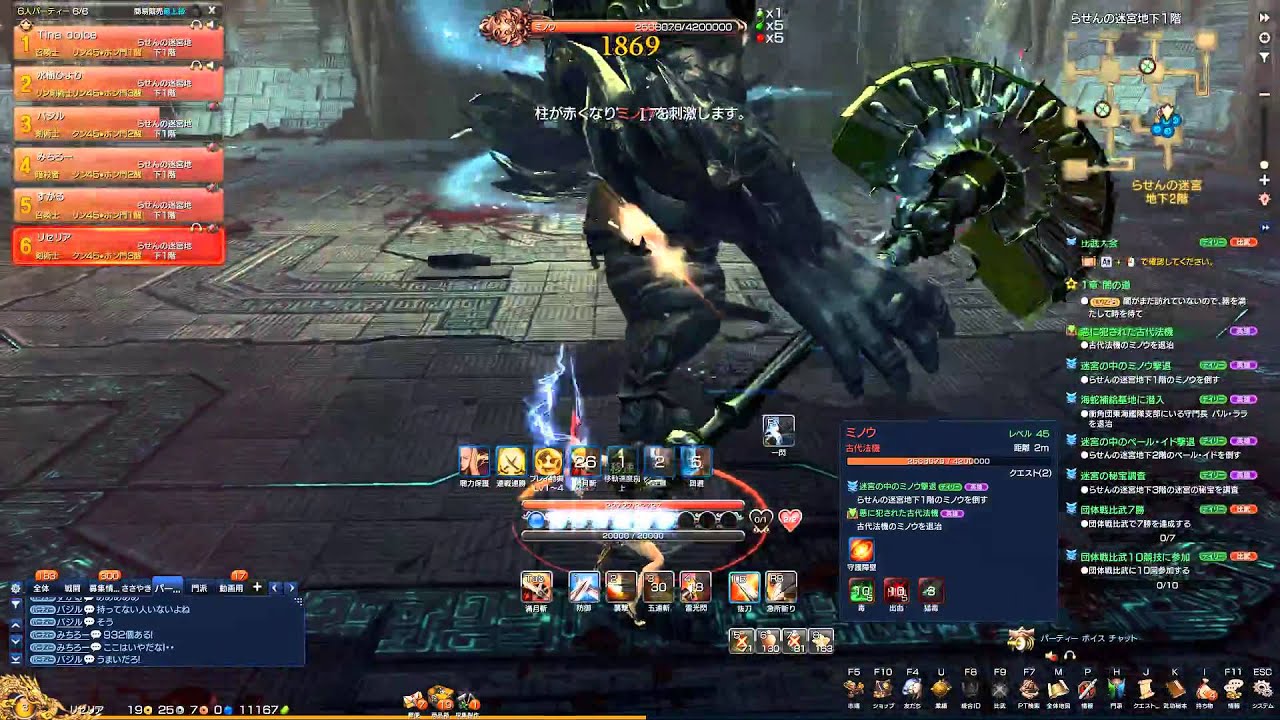This screenshot has height=720, width=1280.
Task: Open the PT検索 party search icon
Action: pos(1029,689)
